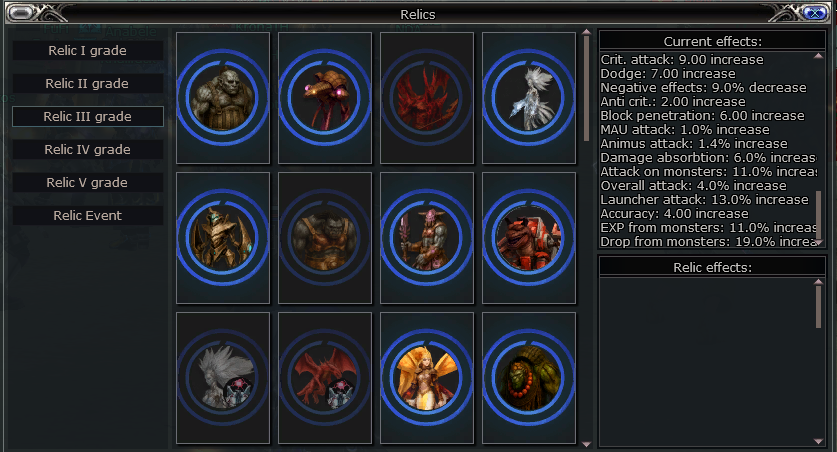Close the Relics window
Screen dimensions: 837x452
[x=814, y=13]
